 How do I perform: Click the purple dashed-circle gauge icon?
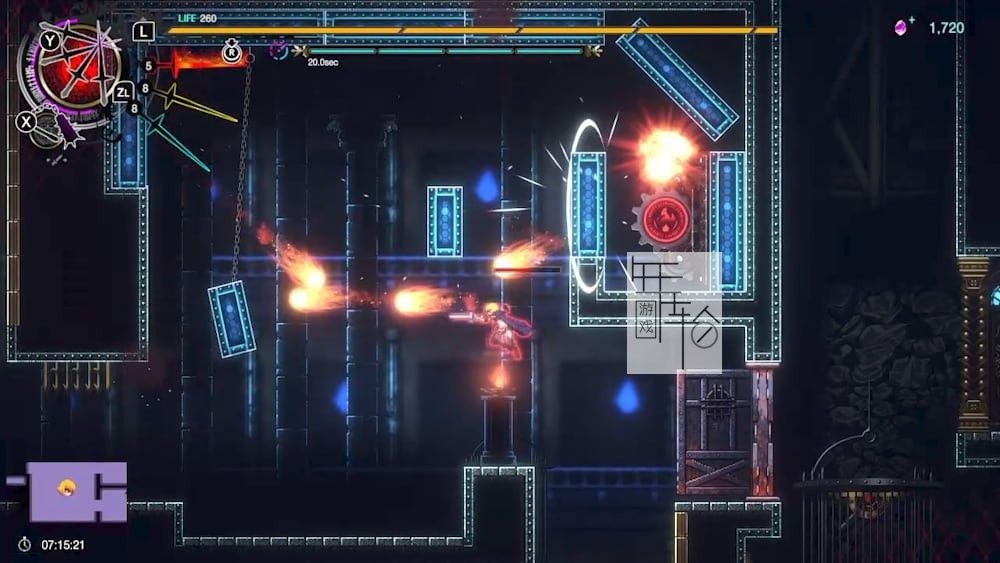(278, 49)
